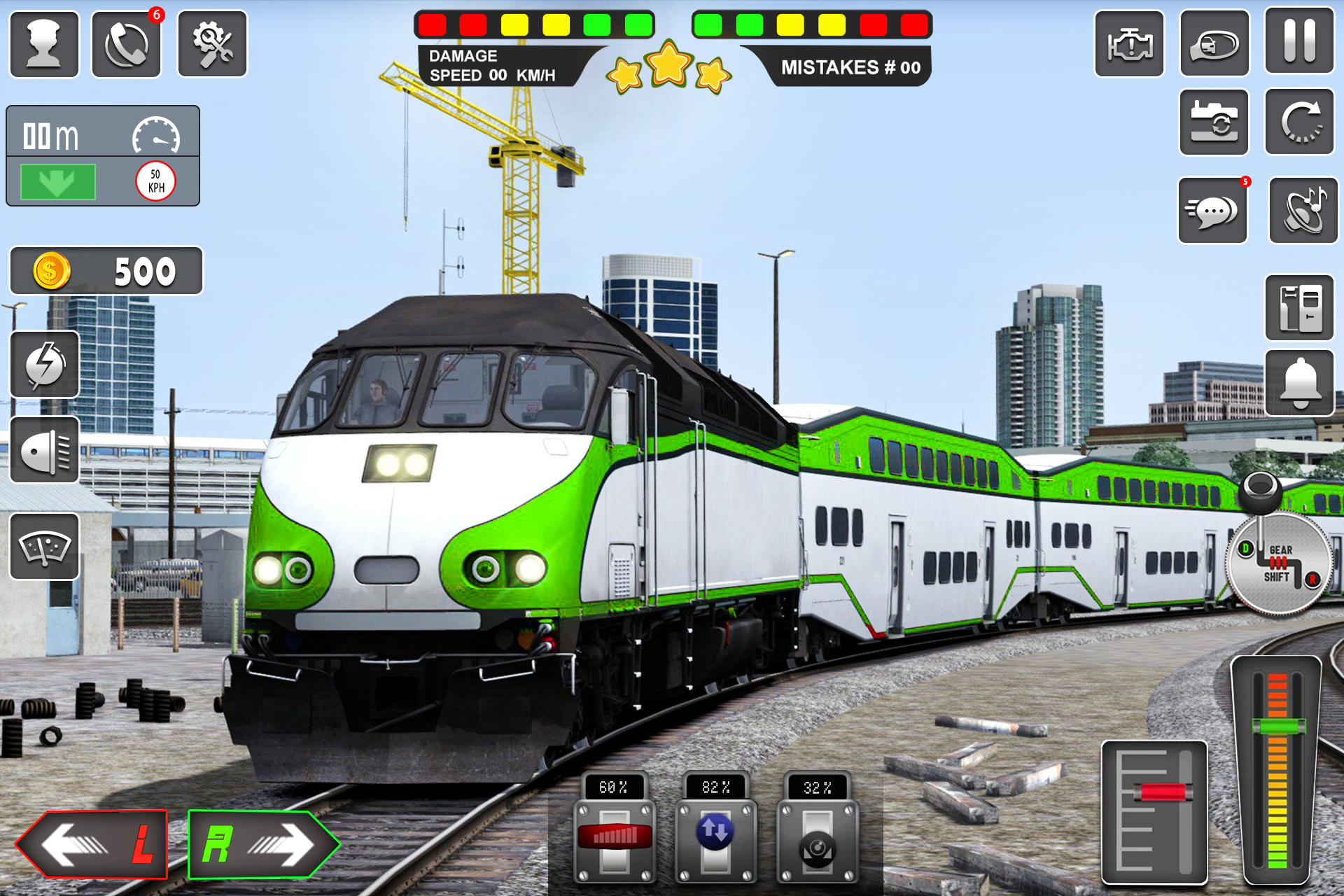Open the settings wrench icon
Screen dimensions: 1344x896
pyautogui.click(x=212, y=43)
